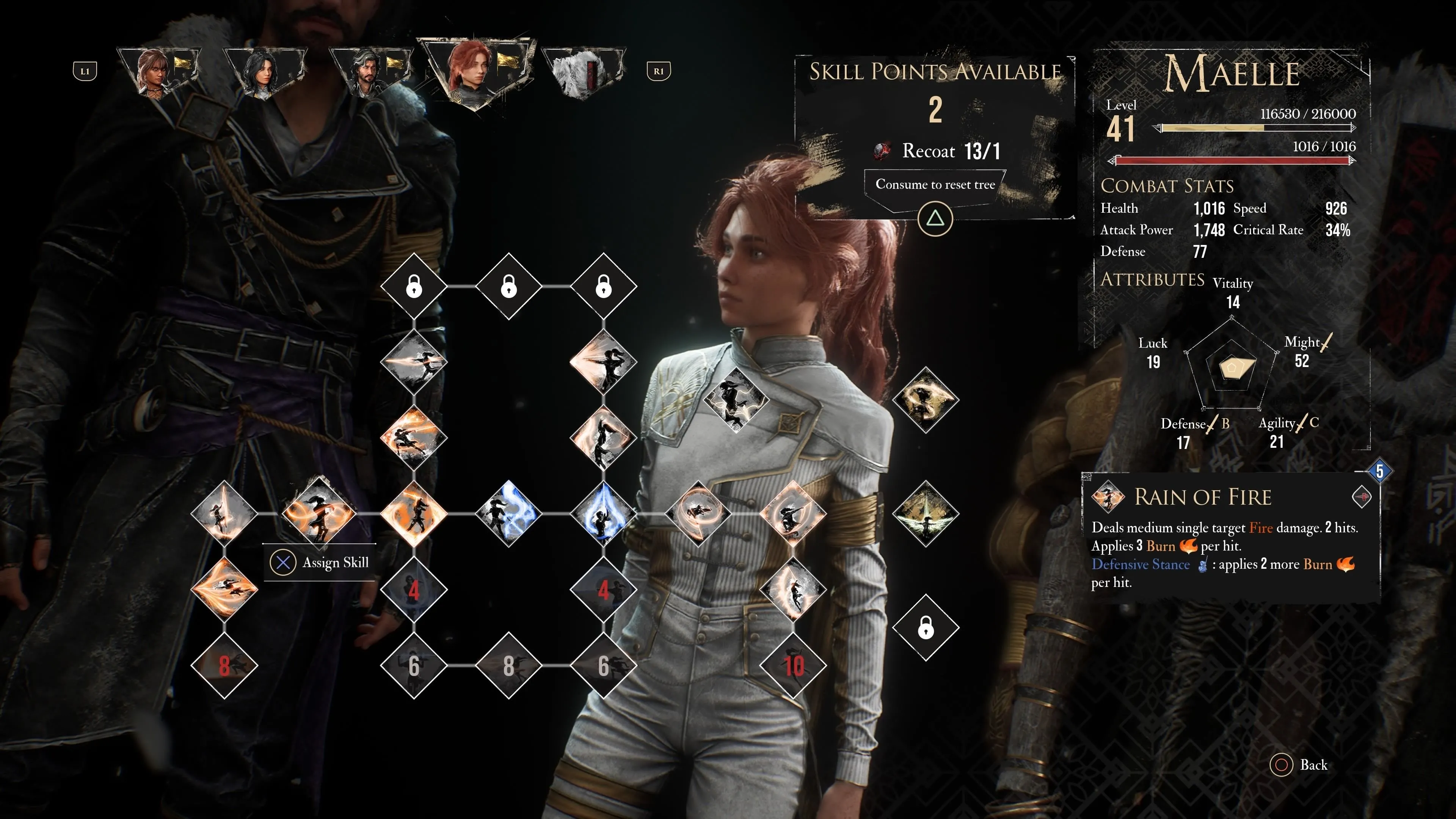
Task: Choose the golden winged skill node
Action: click(925, 513)
